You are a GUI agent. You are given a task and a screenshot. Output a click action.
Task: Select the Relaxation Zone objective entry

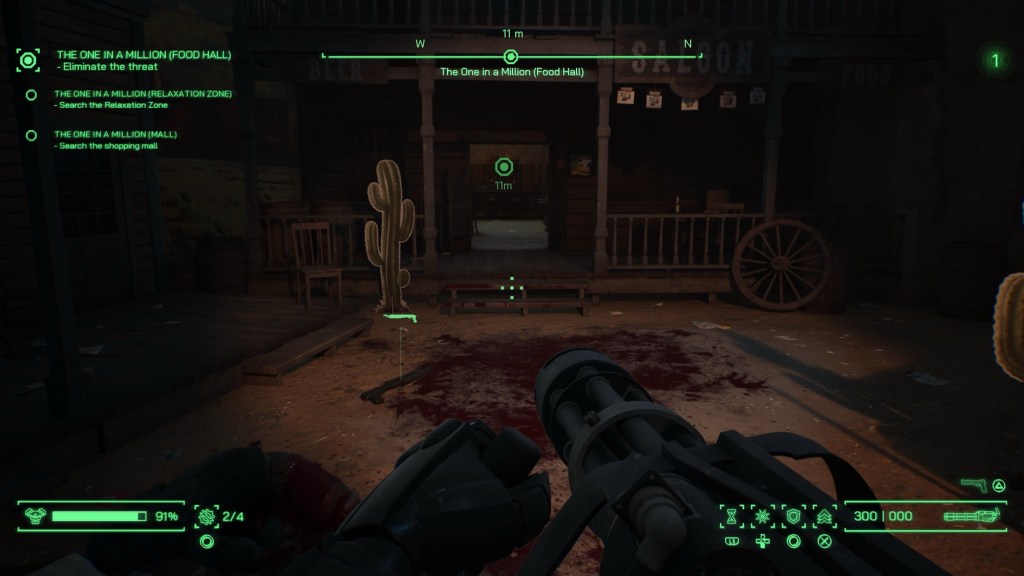click(x=143, y=94)
